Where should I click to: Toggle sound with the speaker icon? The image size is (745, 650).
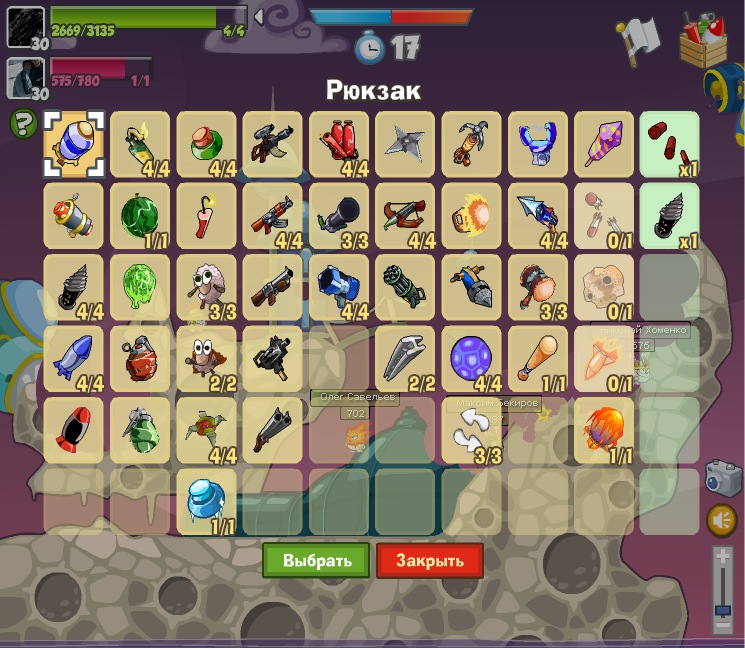722,520
